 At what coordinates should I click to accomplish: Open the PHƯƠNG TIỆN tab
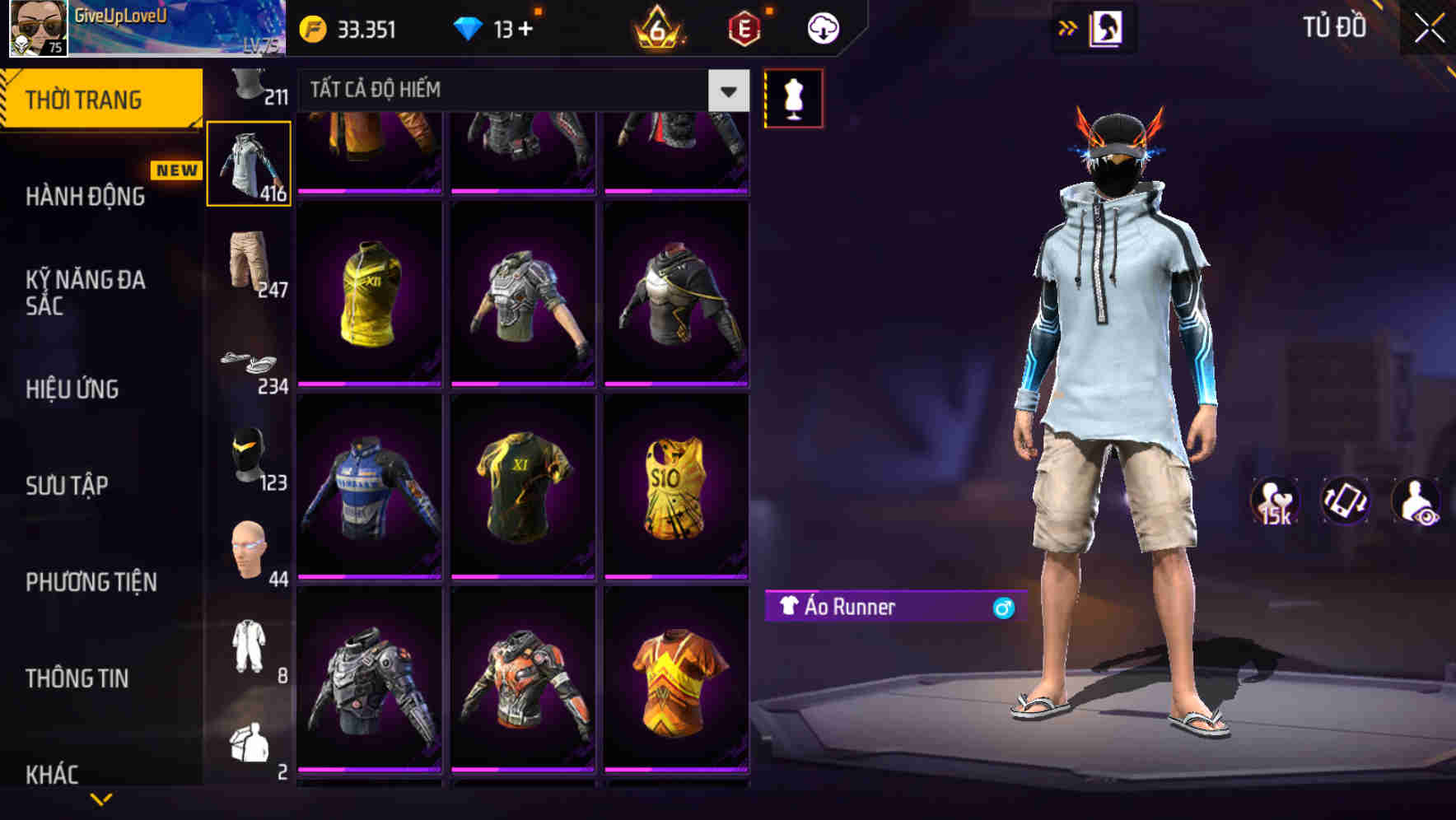(91, 582)
